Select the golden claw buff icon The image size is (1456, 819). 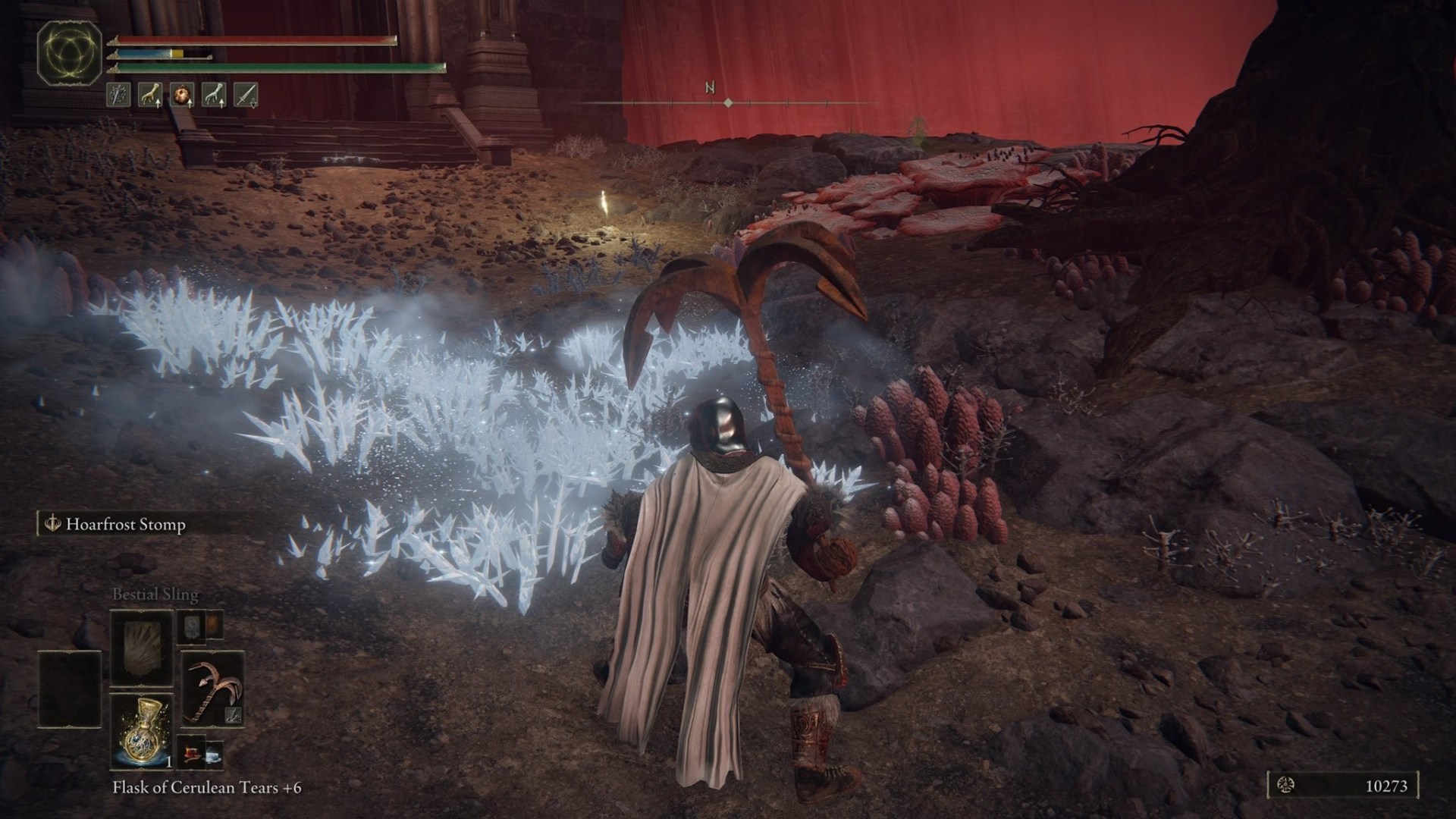pos(149,94)
